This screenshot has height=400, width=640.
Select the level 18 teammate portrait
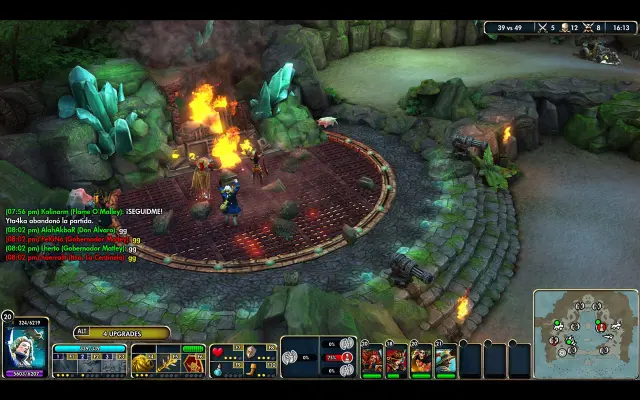[397, 360]
